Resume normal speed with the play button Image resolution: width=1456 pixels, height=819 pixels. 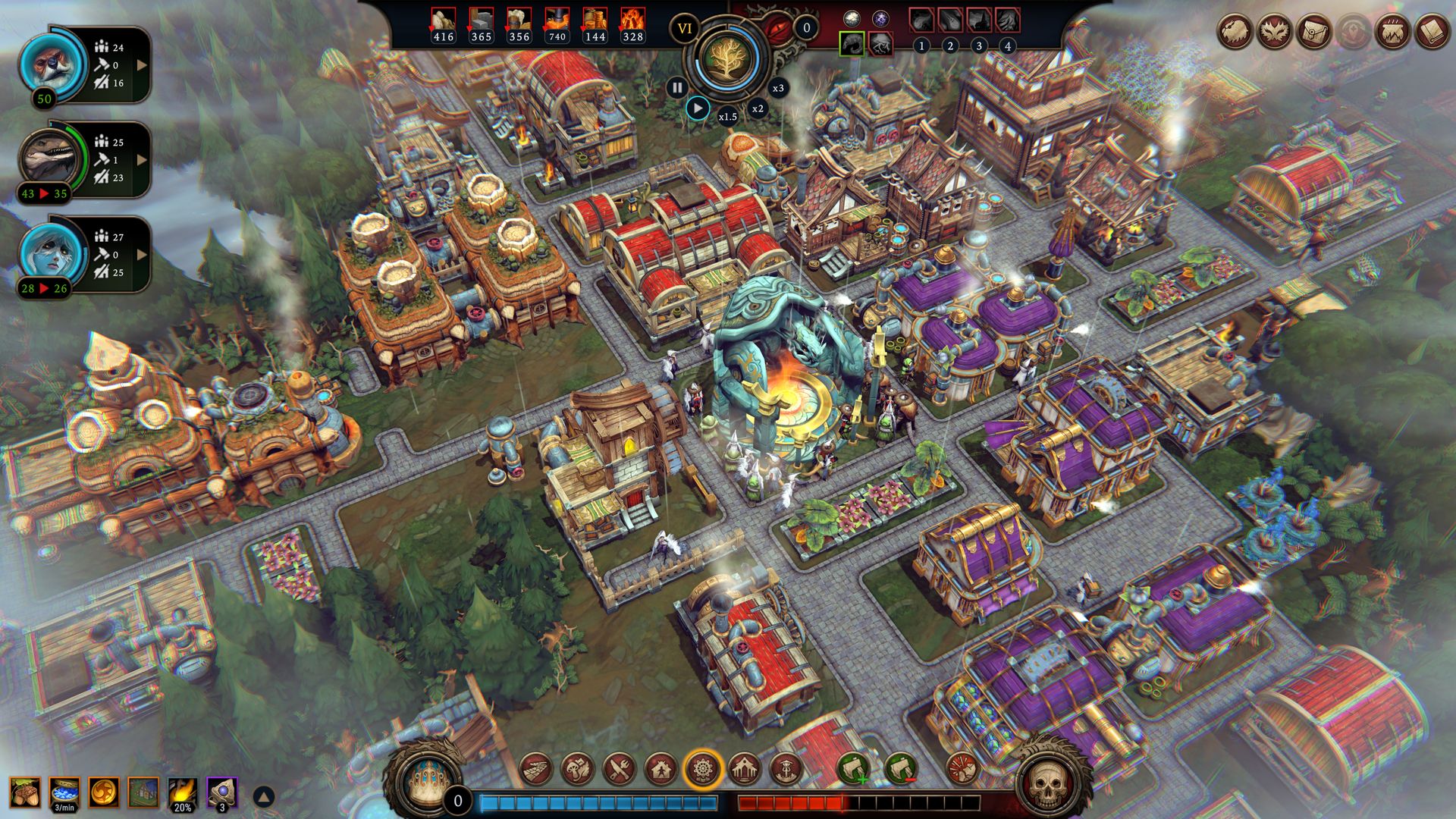click(698, 108)
